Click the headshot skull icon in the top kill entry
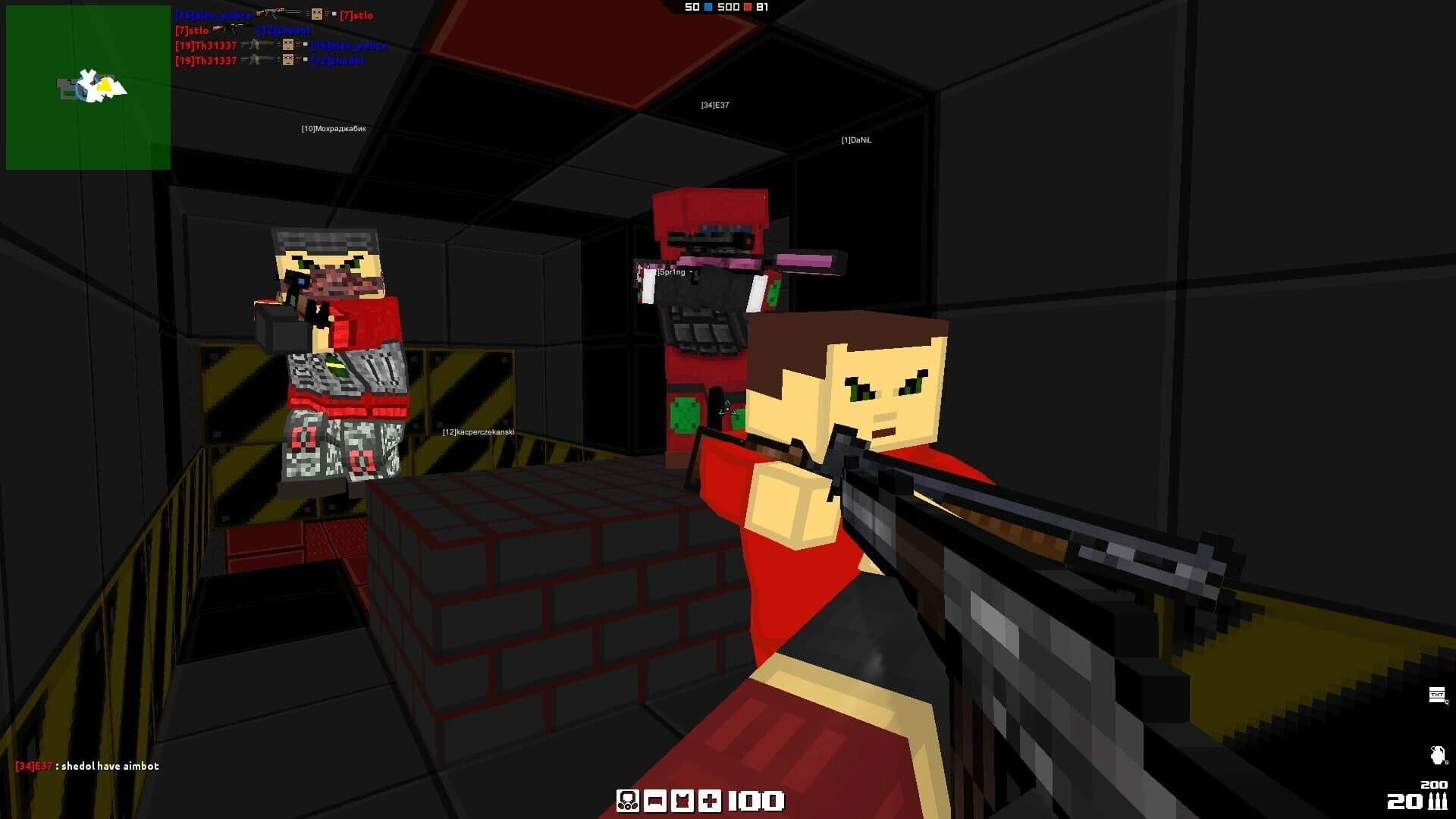Image resolution: width=1456 pixels, height=819 pixels. pyautogui.click(x=317, y=14)
